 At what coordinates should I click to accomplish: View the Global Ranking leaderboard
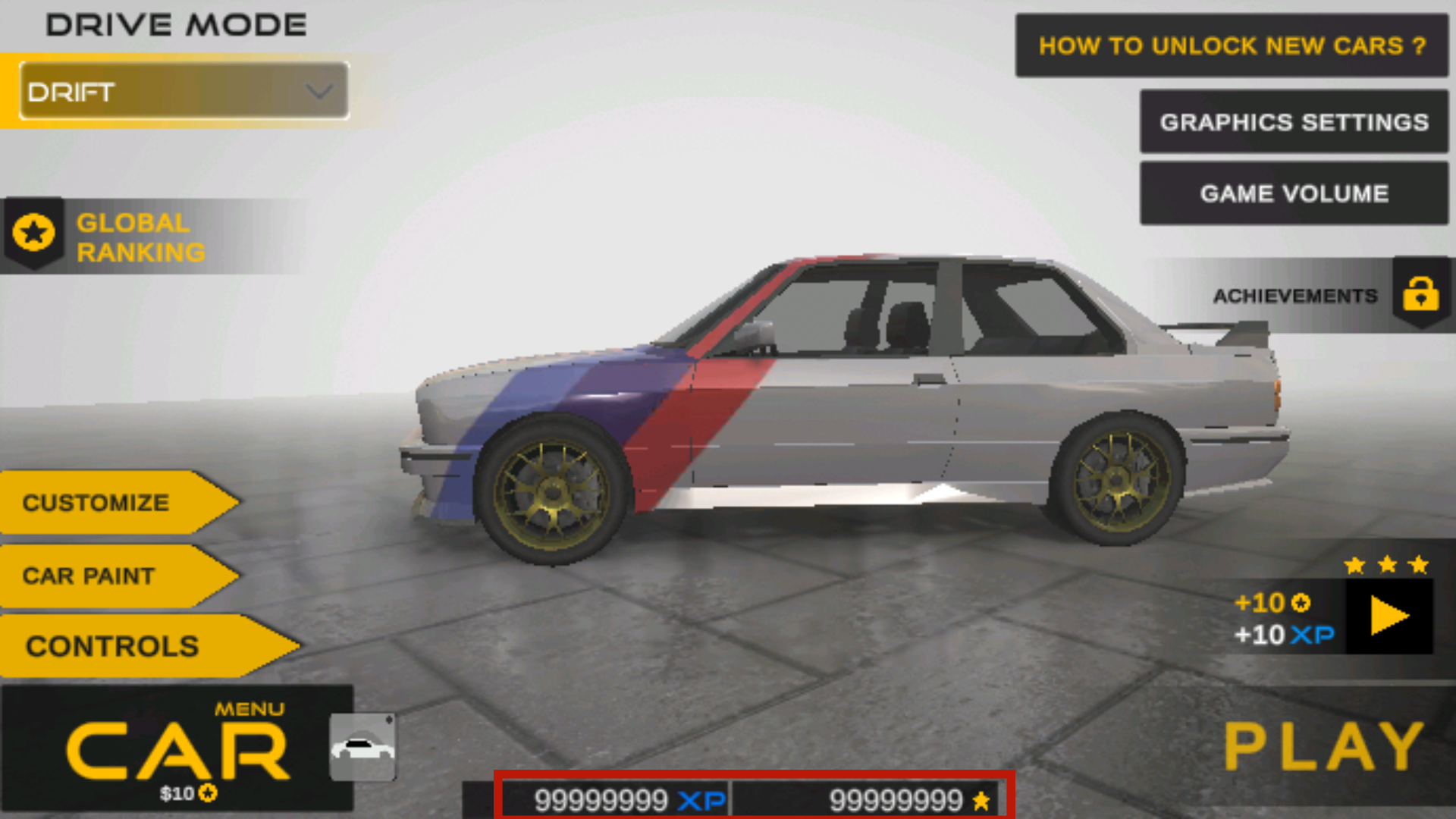tap(140, 237)
